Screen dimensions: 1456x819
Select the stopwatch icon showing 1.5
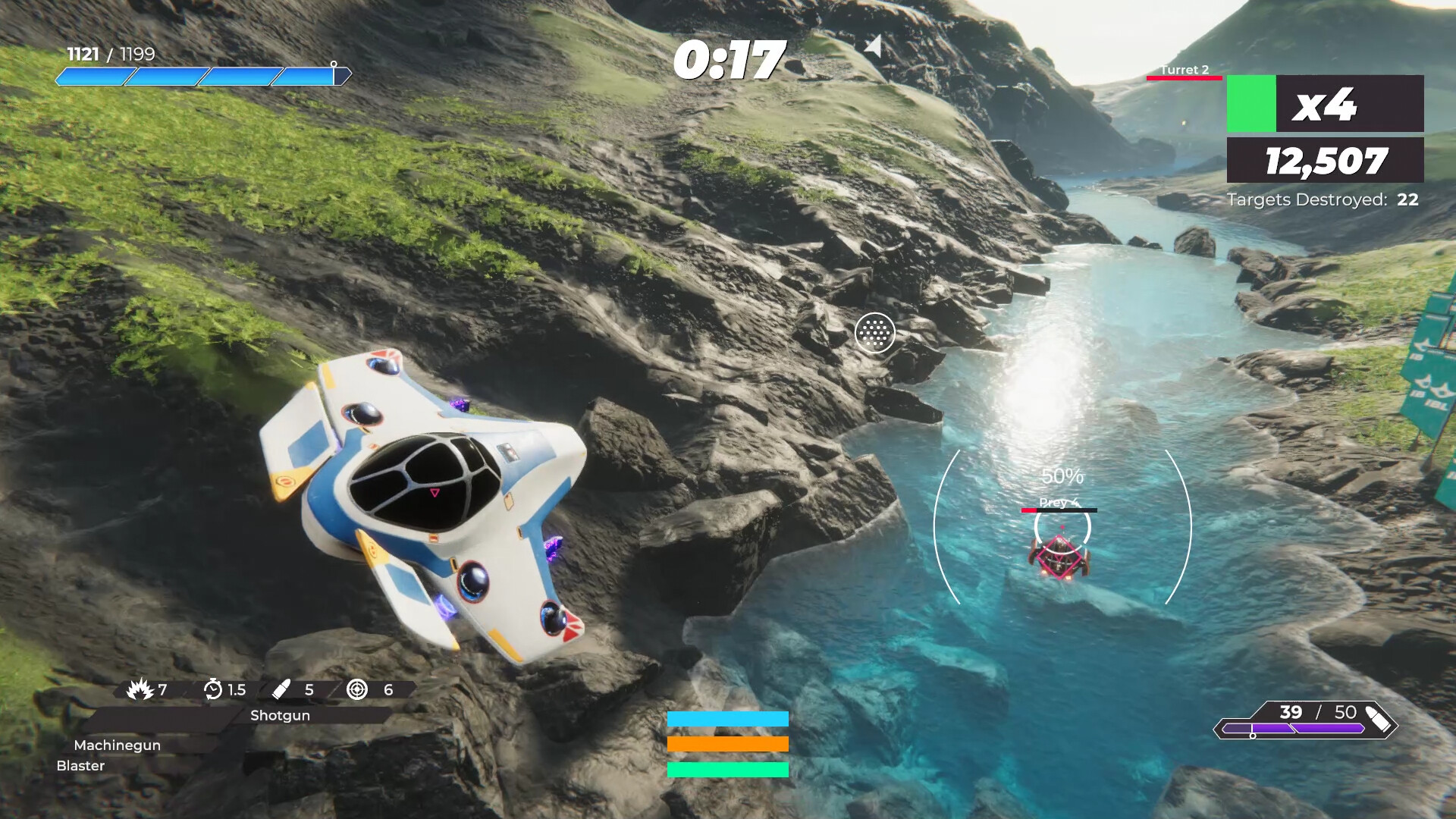[x=213, y=690]
